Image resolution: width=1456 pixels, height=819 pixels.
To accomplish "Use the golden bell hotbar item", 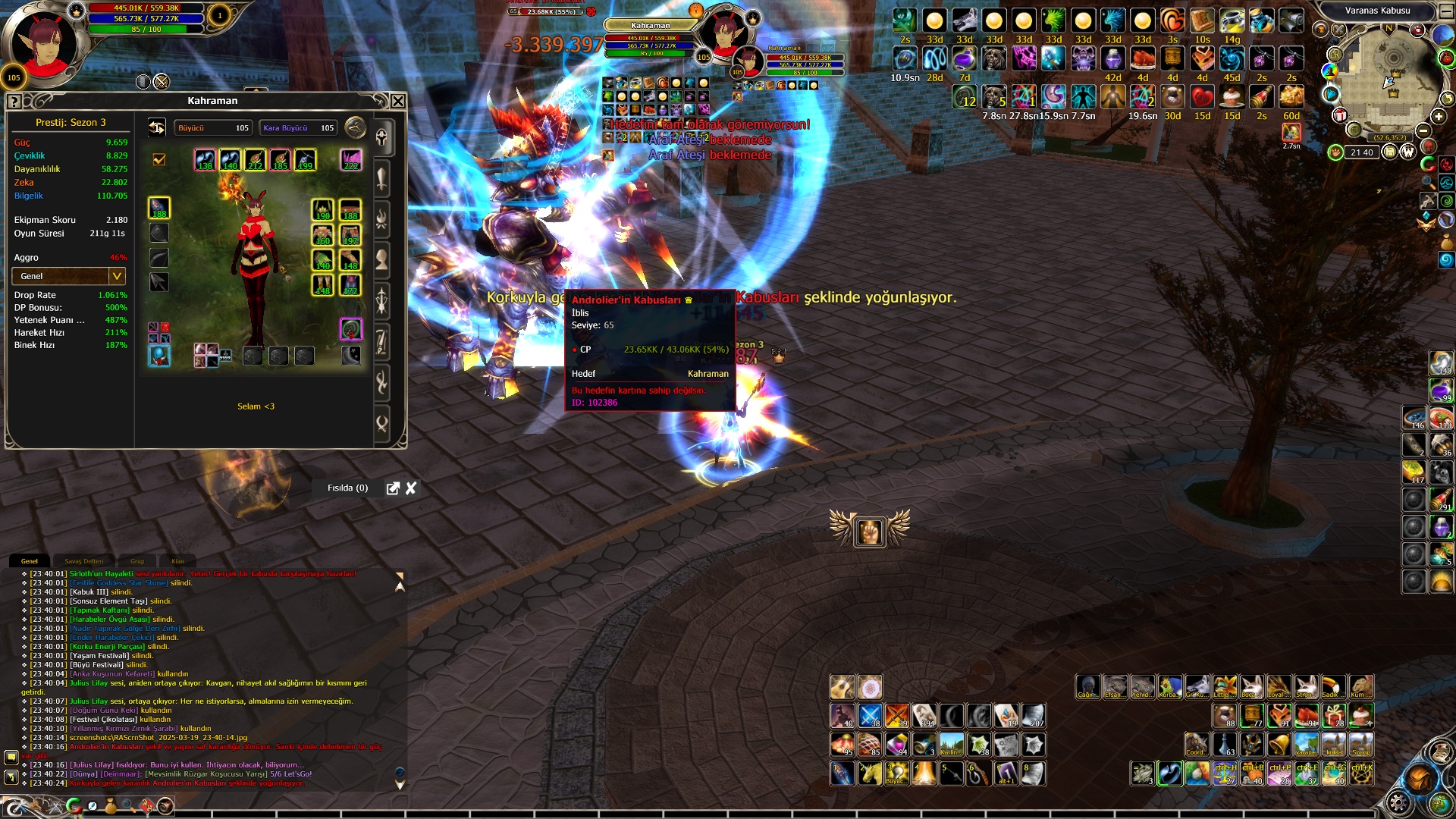I will pyautogui.click(x=1279, y=744).
